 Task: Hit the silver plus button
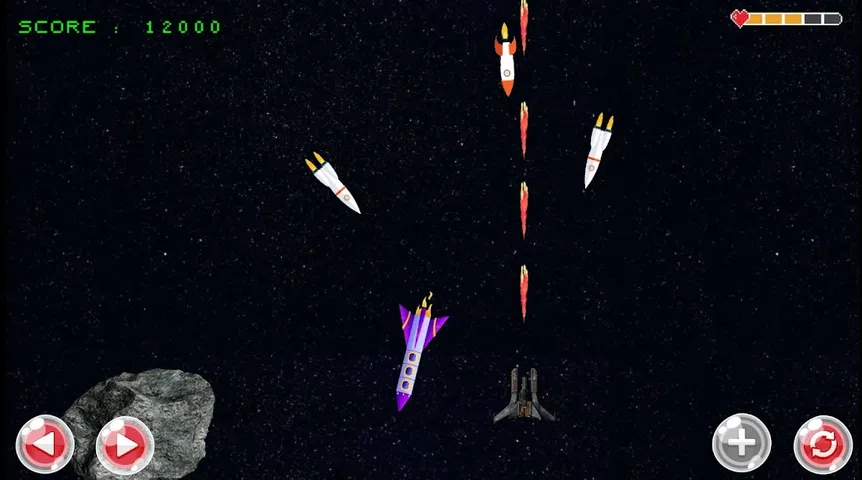(x=741, y=443)
